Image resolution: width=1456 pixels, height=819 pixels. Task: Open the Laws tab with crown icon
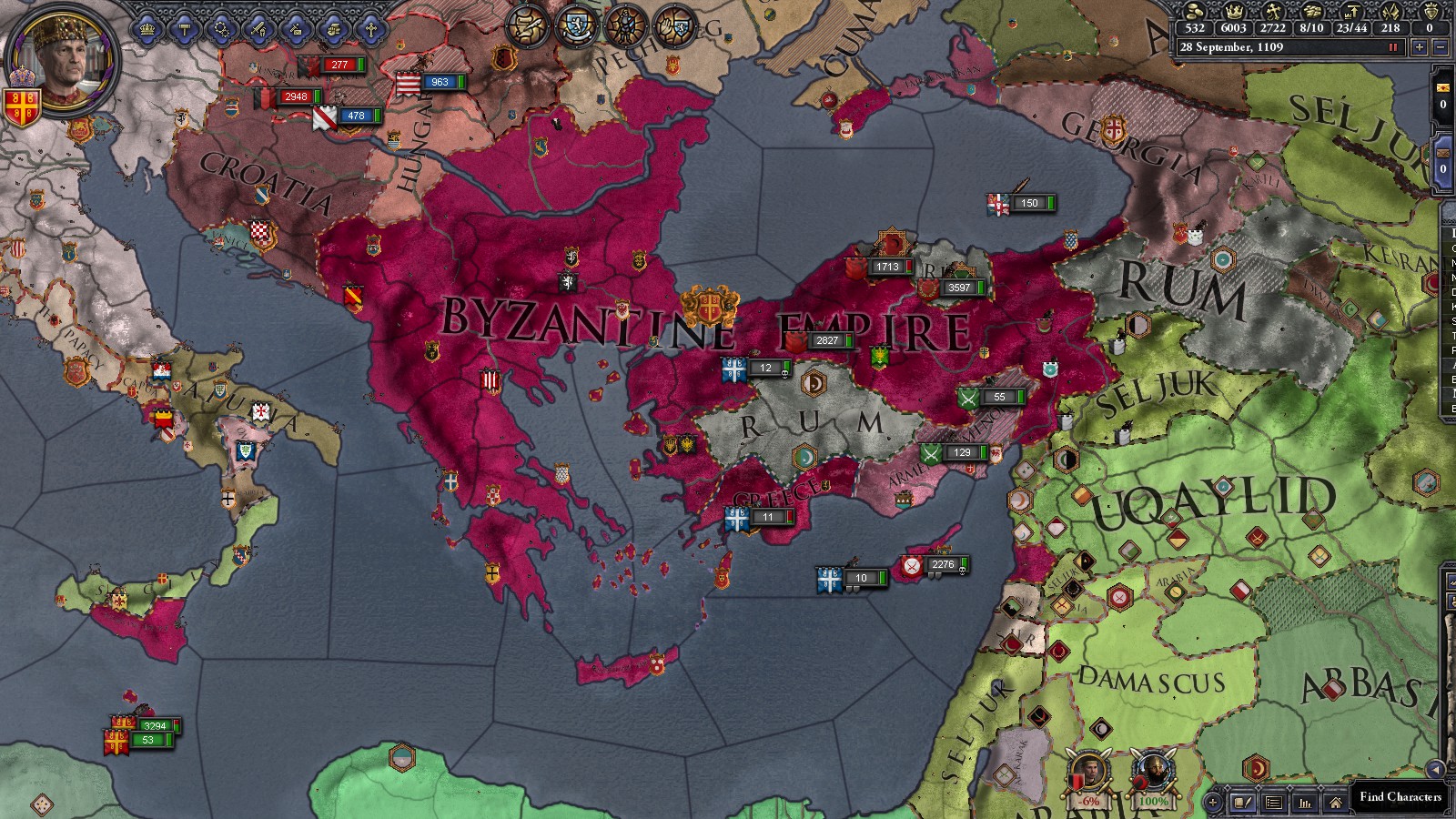[147, 29]
